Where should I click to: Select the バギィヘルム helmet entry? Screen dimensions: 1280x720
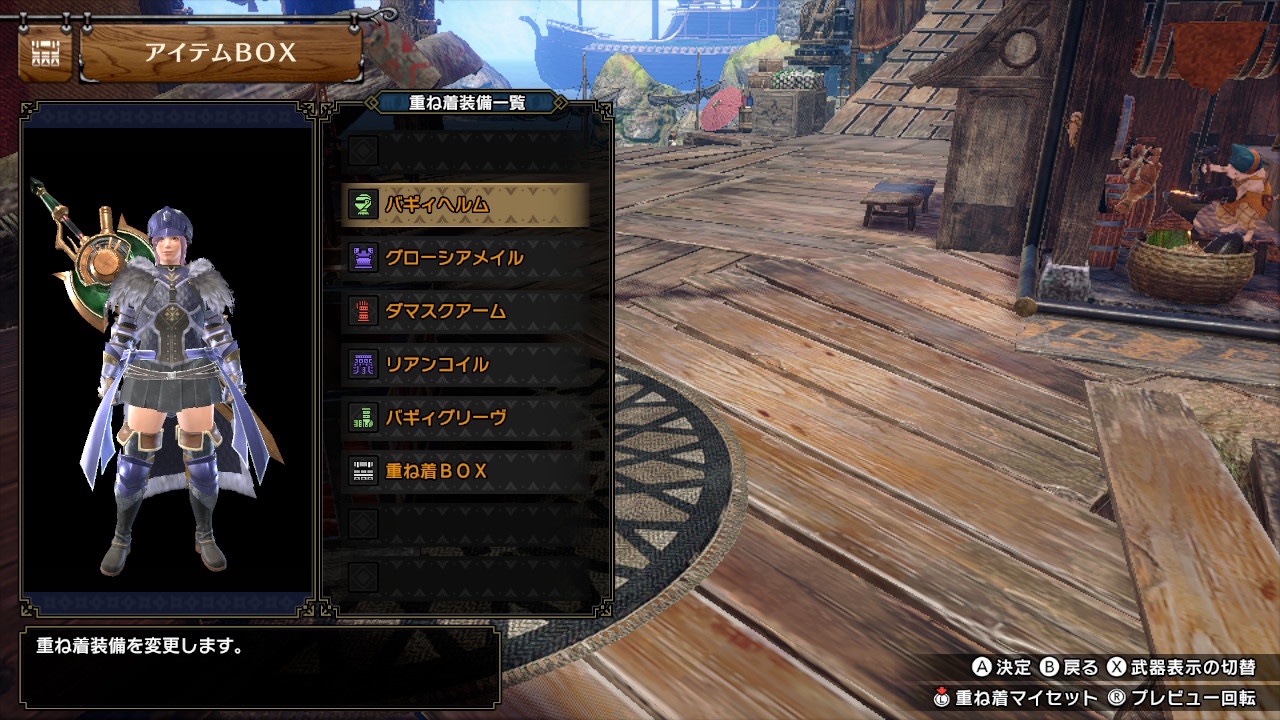(465, 205)
